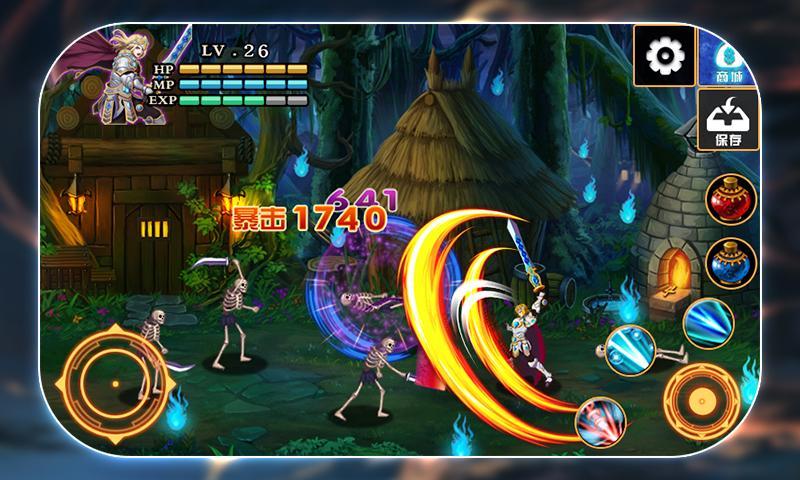Viewport: 800px width, 480px height.
Task: Use the blue mana potion
Action: 730,263
